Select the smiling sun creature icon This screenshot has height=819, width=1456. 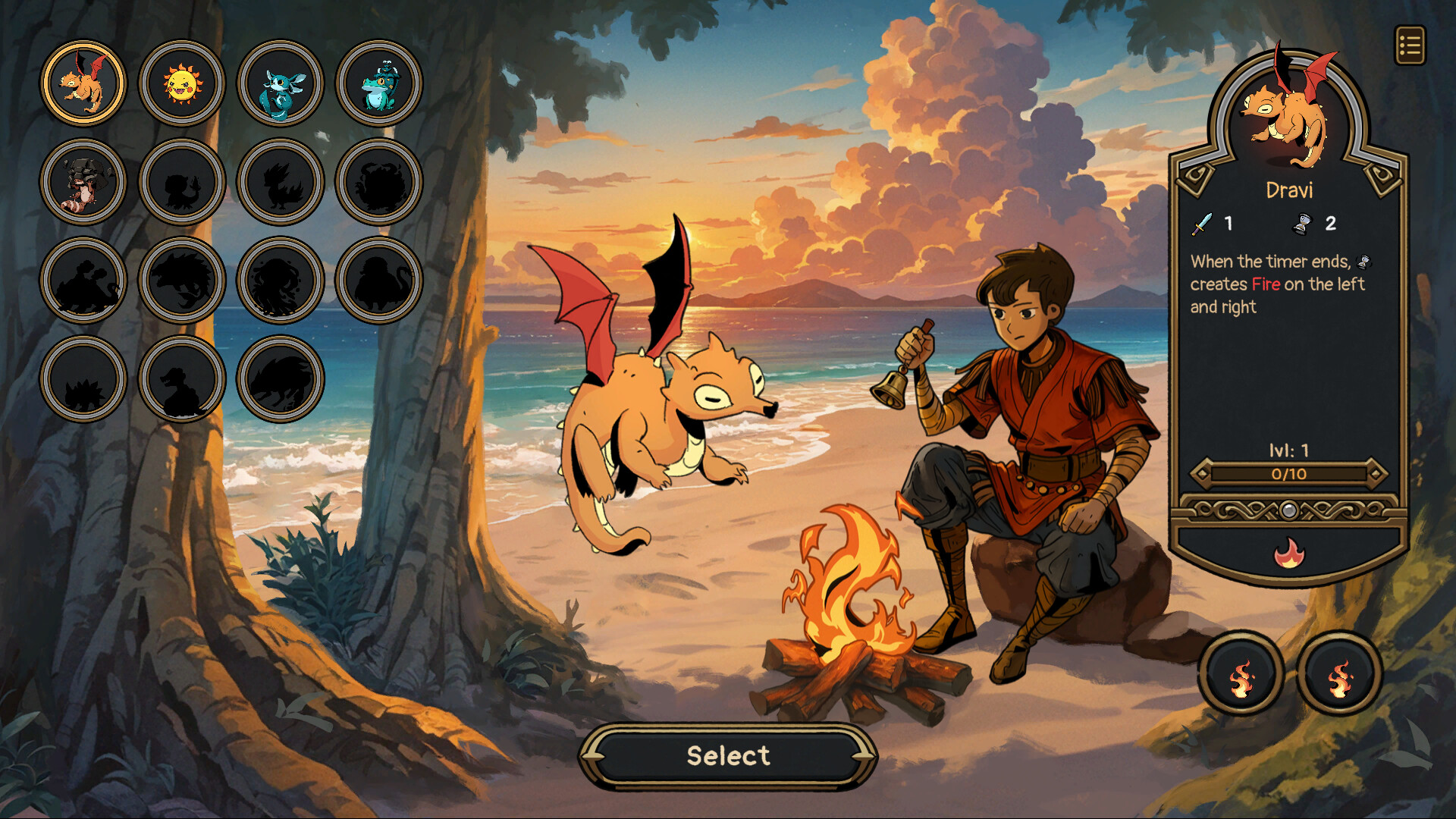[182, 83]
